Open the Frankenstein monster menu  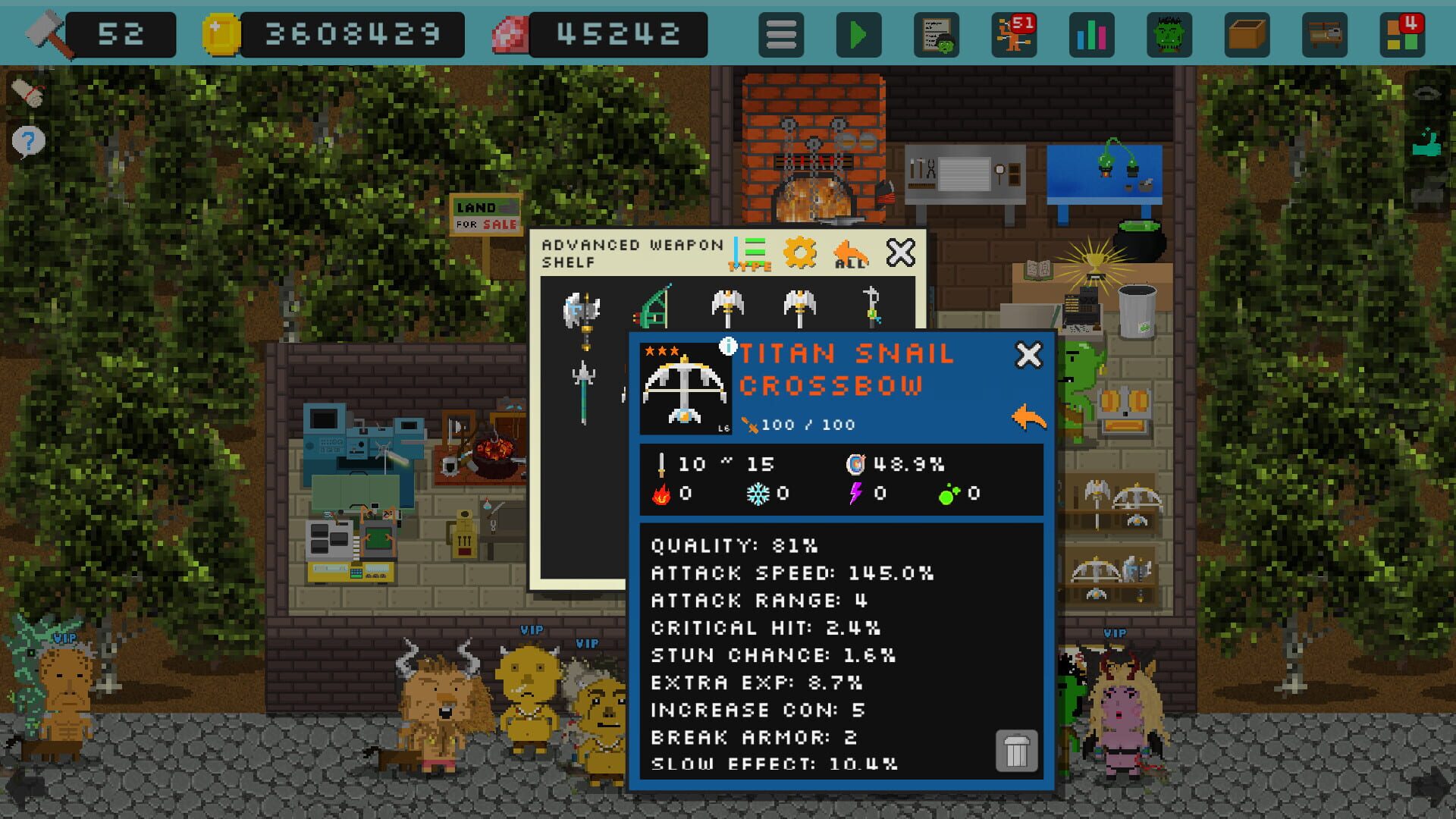pyautogui.click(x=1170, y=34)
